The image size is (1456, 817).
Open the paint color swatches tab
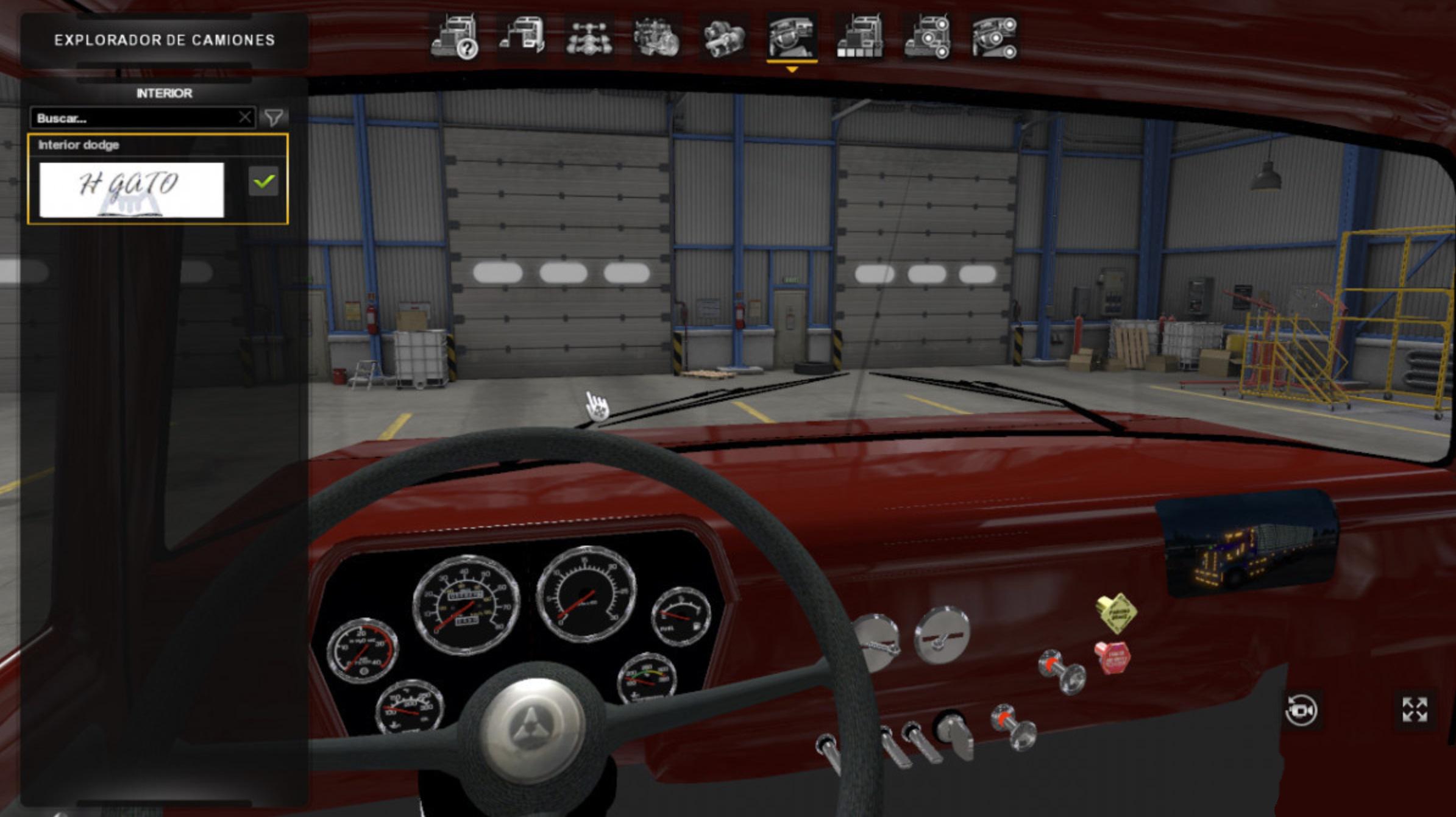859,38
